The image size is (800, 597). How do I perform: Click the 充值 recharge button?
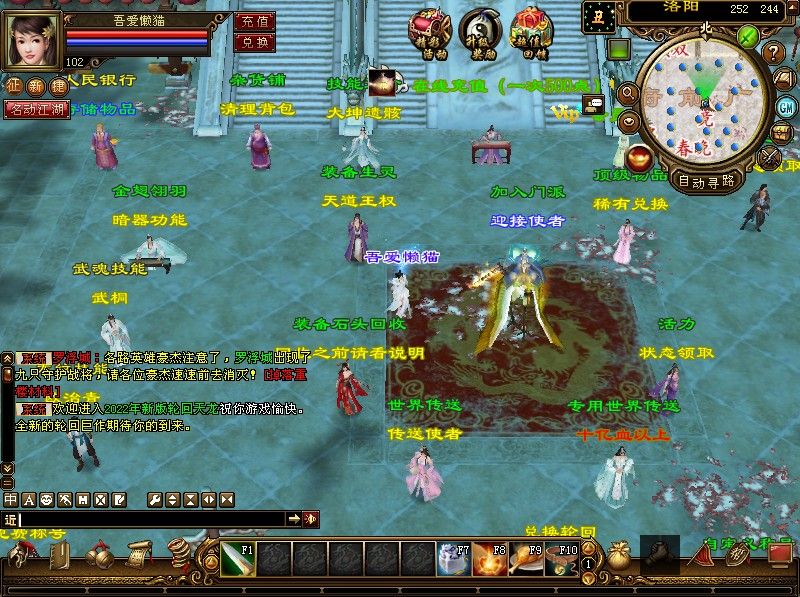coord(254,20)
